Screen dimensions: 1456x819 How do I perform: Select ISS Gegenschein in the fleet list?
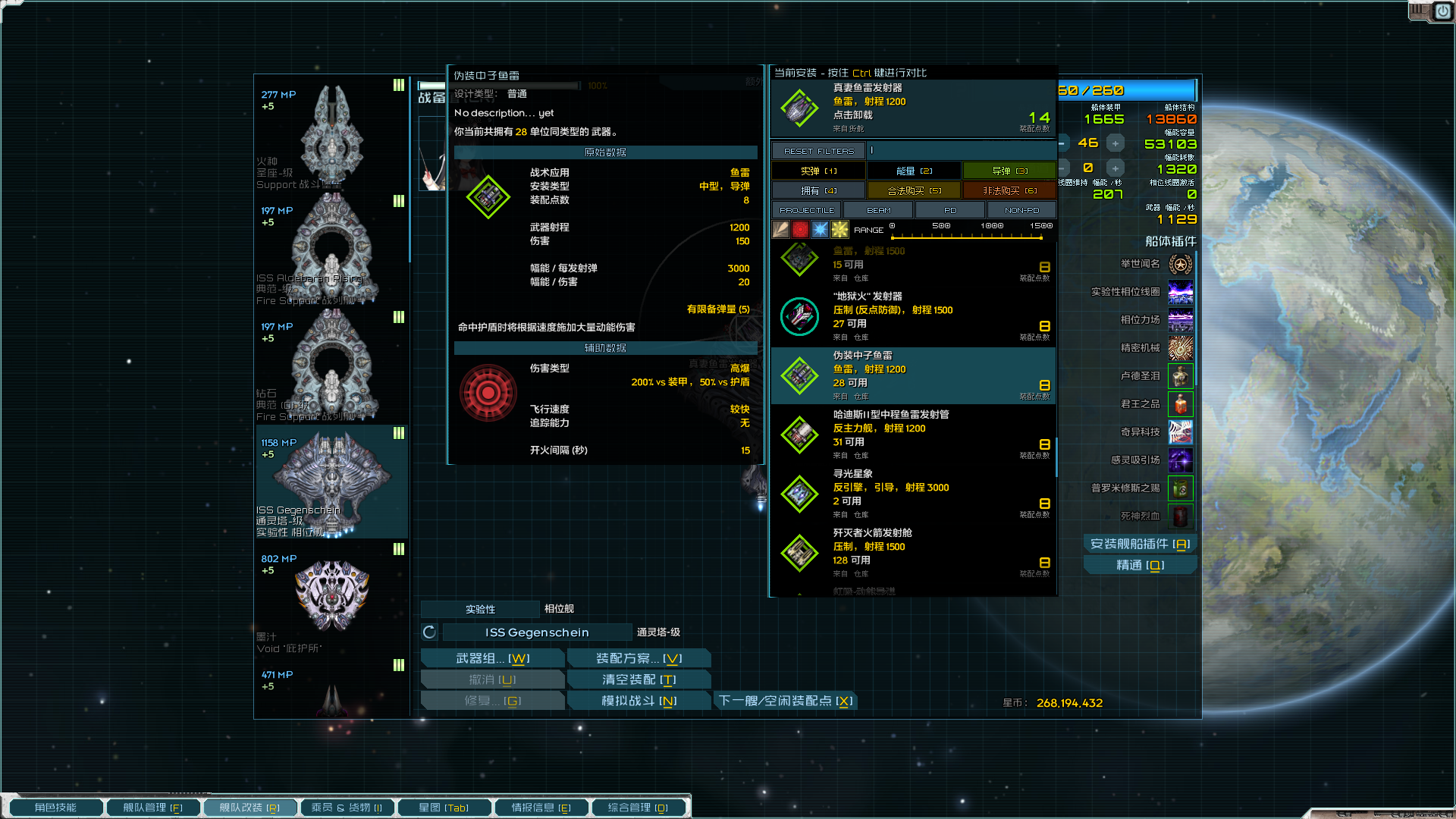[332, 482]
